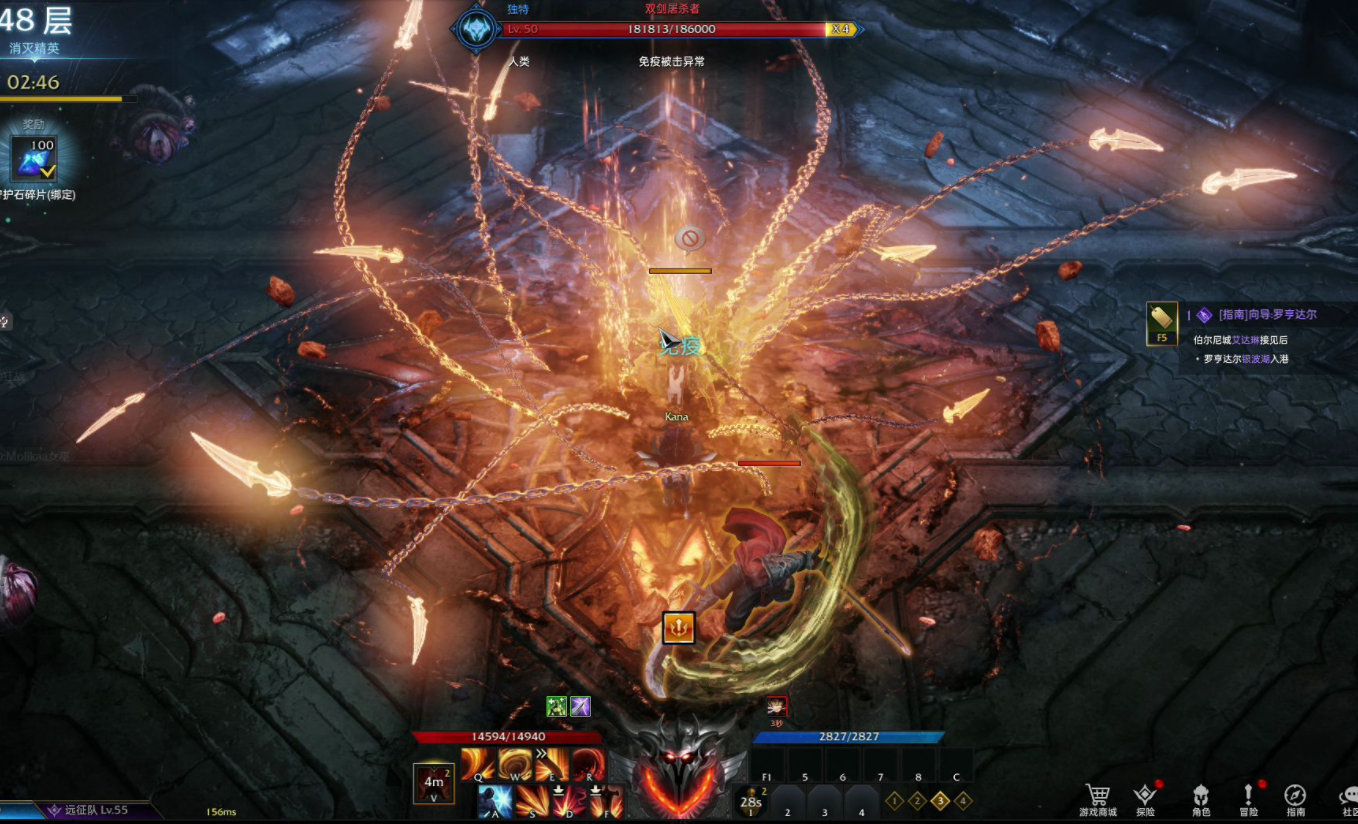Open the 冒险 adventure menu
Screen dimensions: 1358x824
coord(1248,798)
